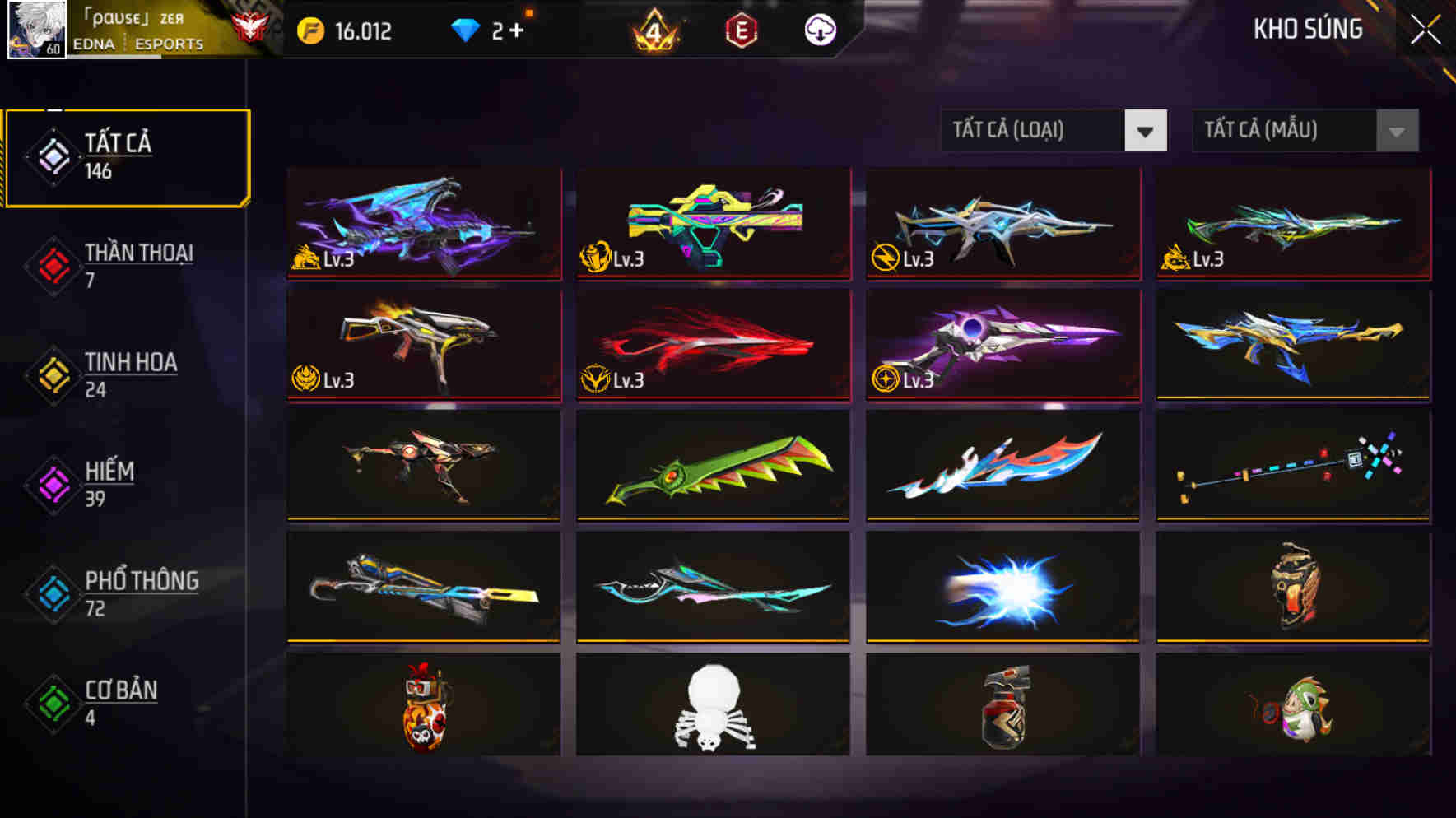The height and width of the screenshot is (818, 1456).
Task: Select the purple dragon Lv.3 weapon skin
Action: coord(422,224)
